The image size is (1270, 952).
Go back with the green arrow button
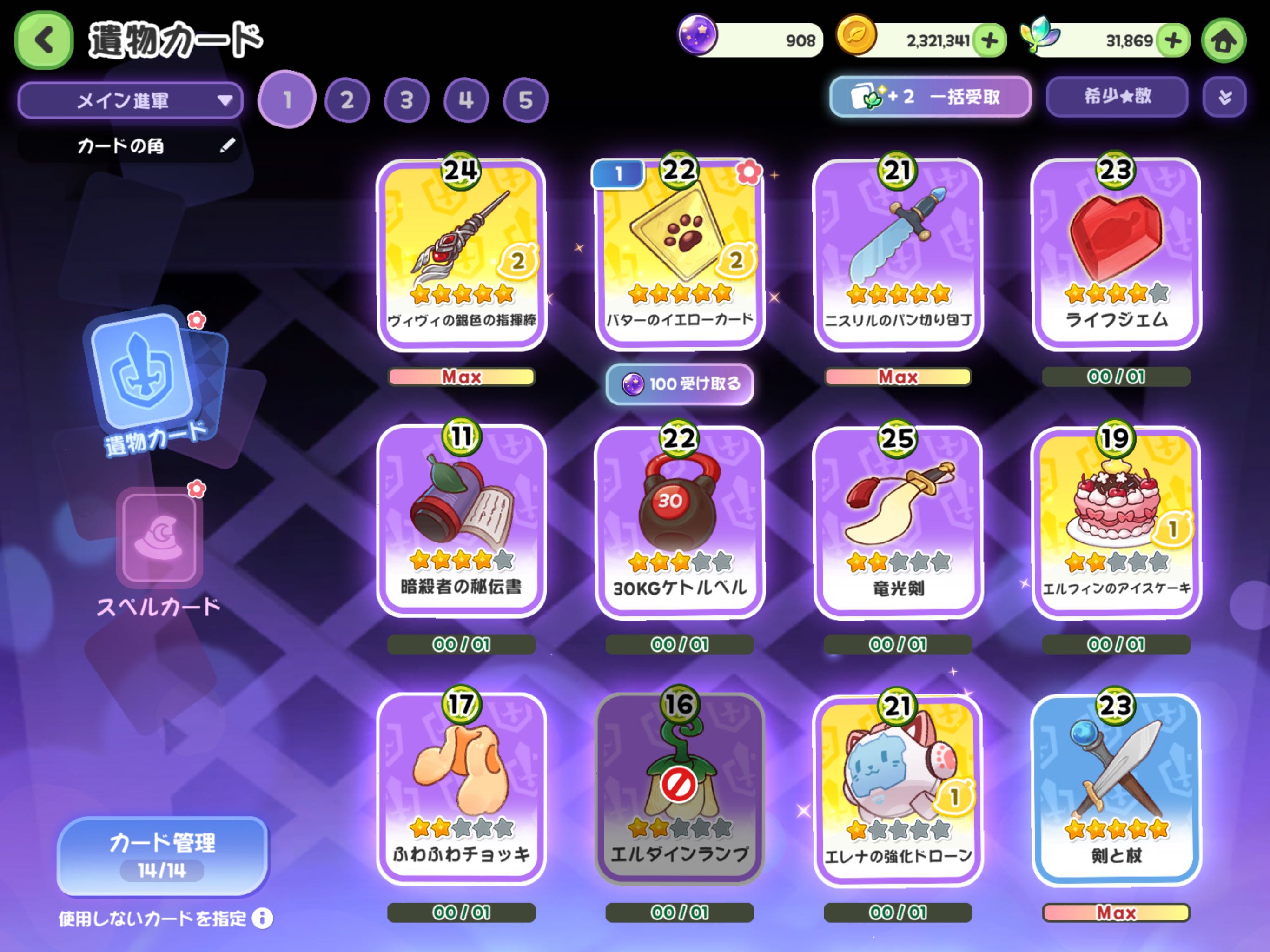[x=44, y=40]
